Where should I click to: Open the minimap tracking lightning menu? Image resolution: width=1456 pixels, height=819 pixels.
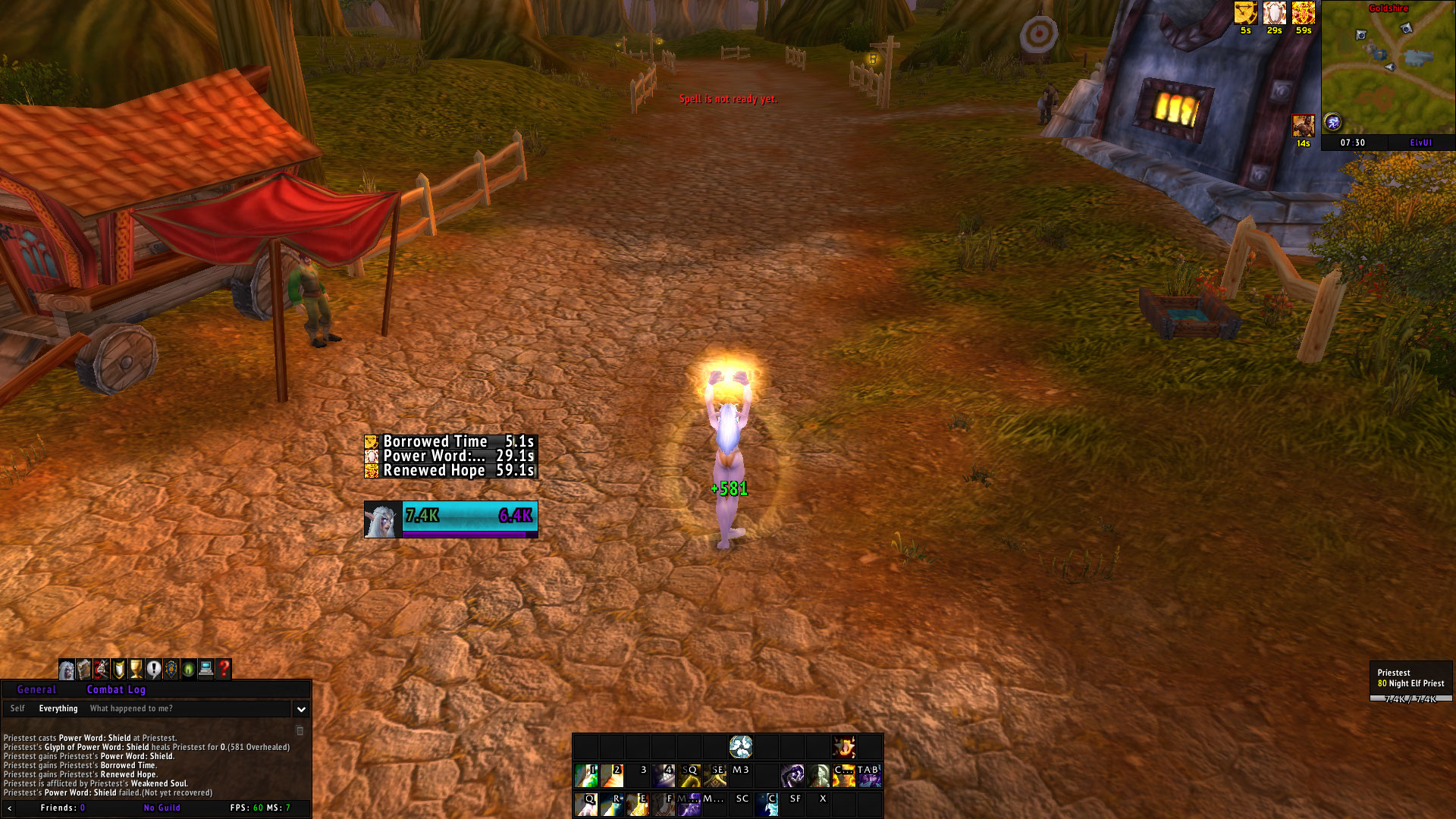point(1333,121)
